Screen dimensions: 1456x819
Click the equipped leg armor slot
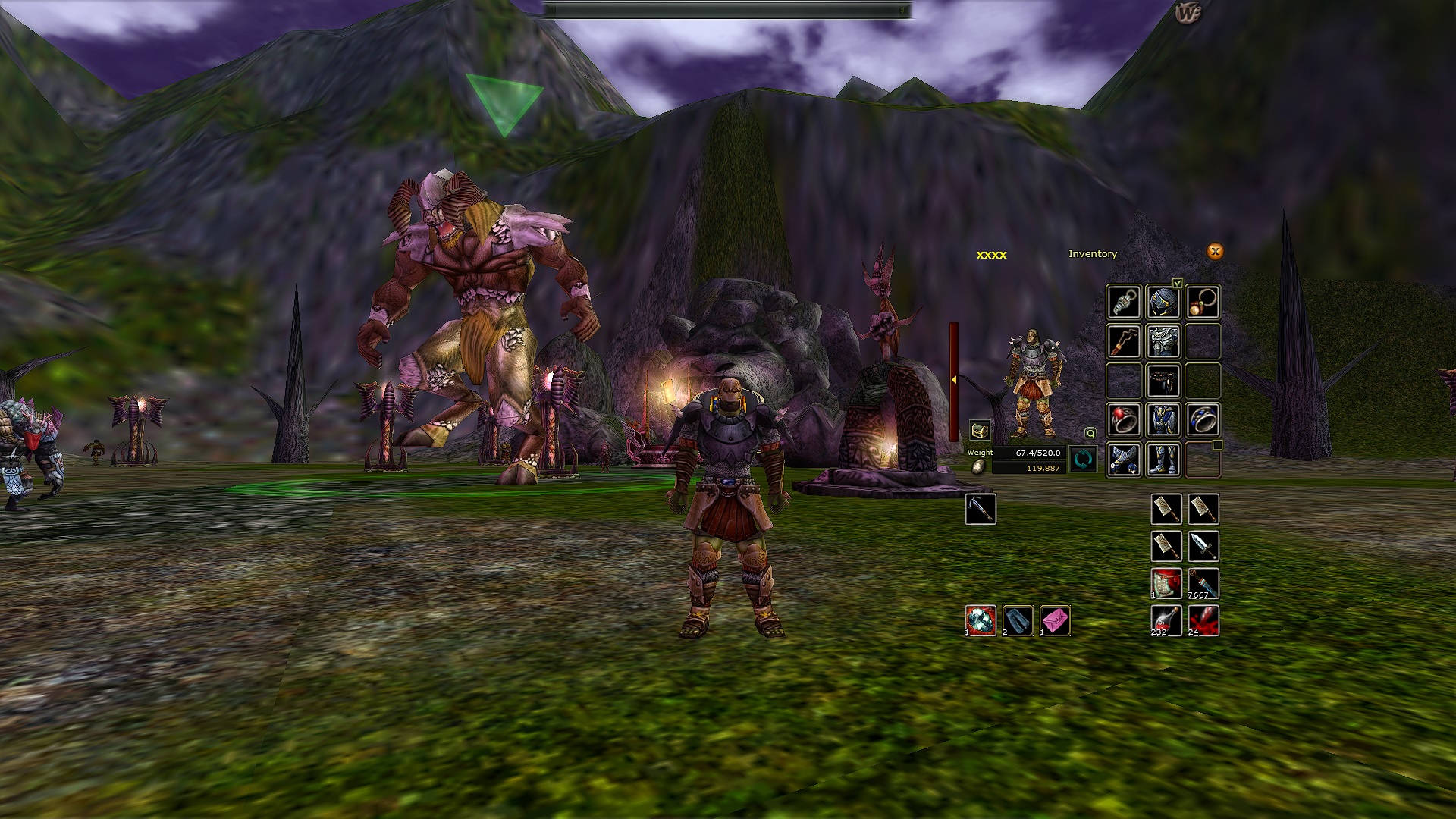click(1163, 420)
